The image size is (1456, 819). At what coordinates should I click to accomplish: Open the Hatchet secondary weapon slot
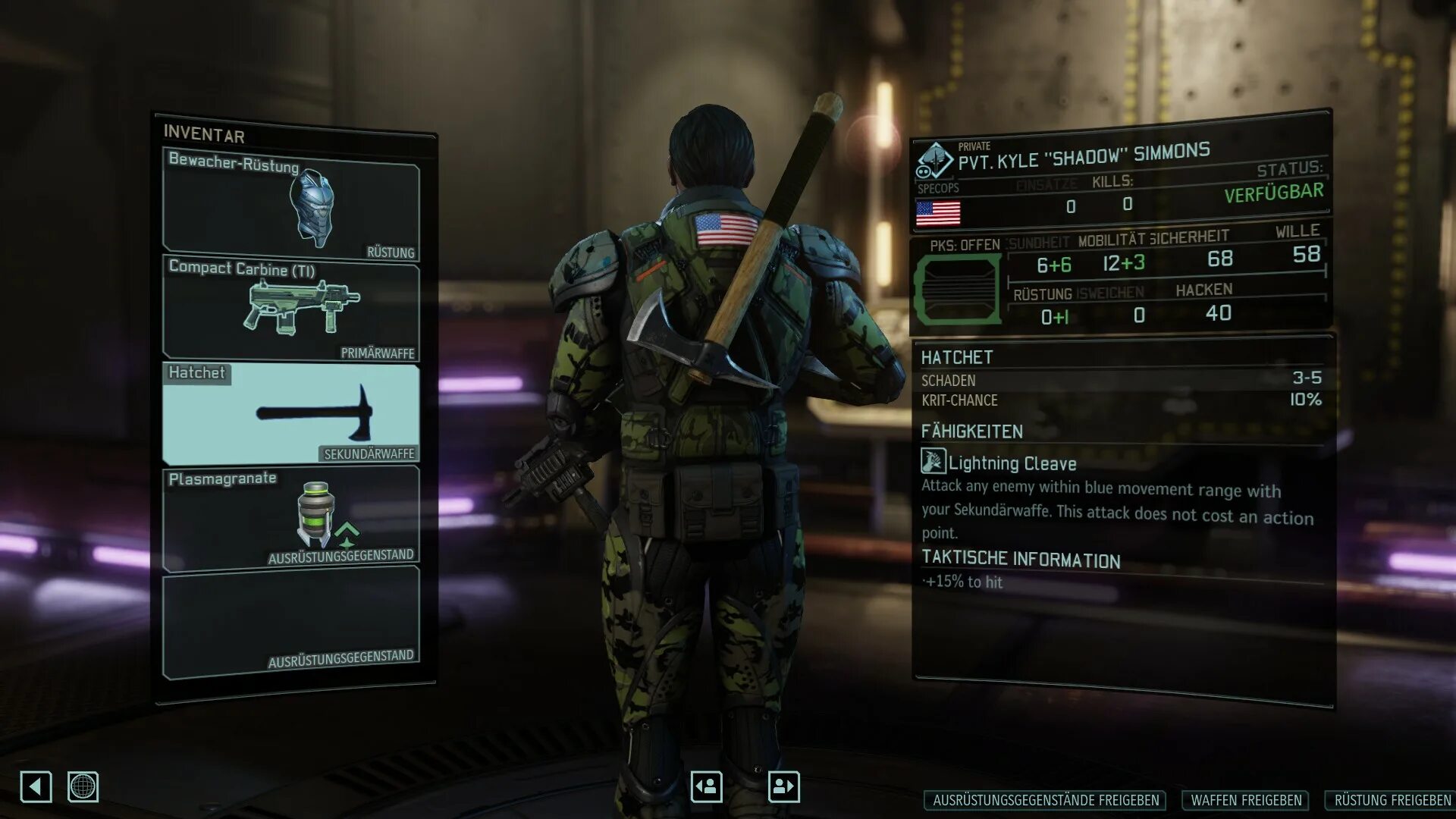click(291, 414)
